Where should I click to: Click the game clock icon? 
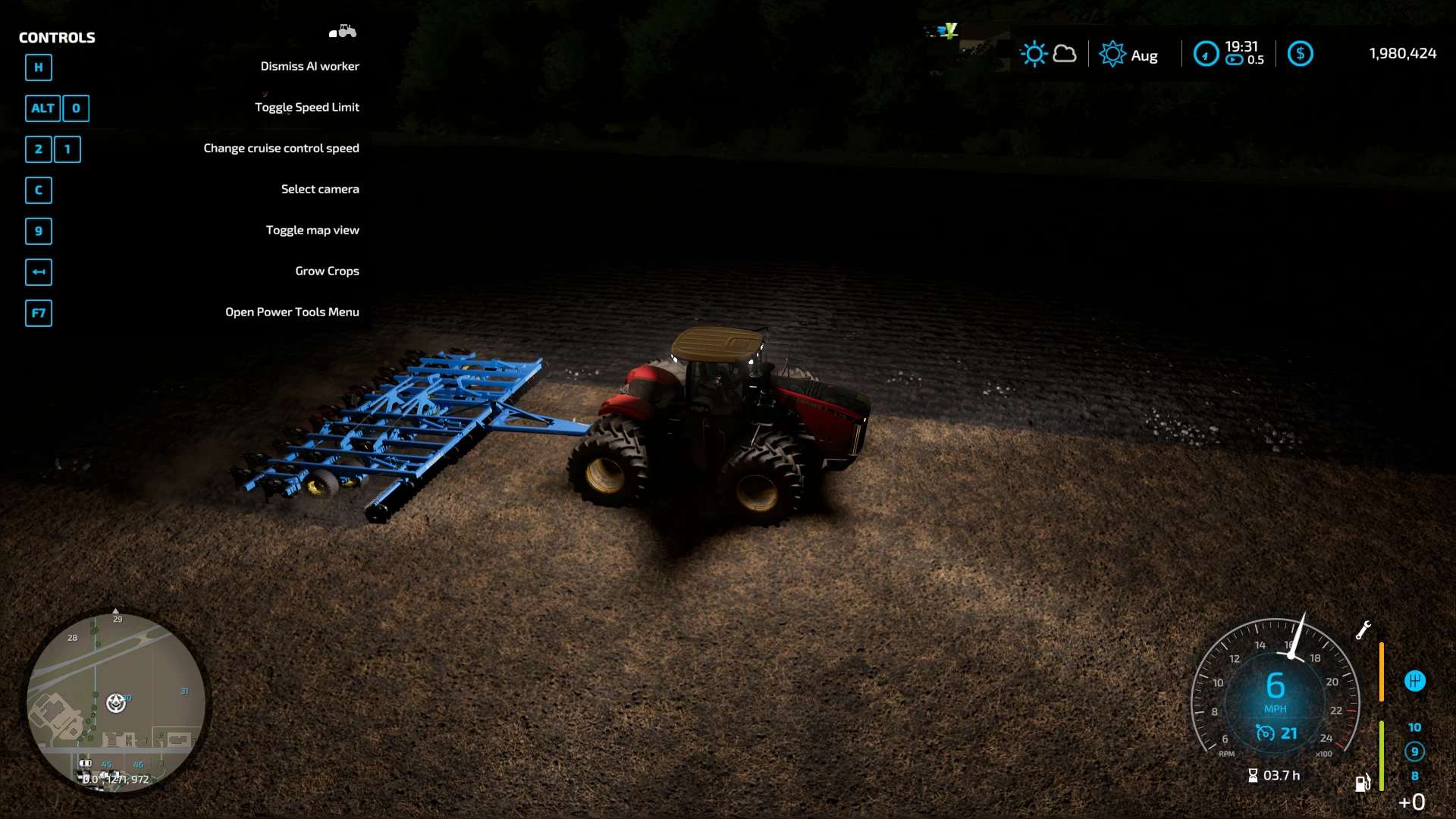[x=1206, y=54]
